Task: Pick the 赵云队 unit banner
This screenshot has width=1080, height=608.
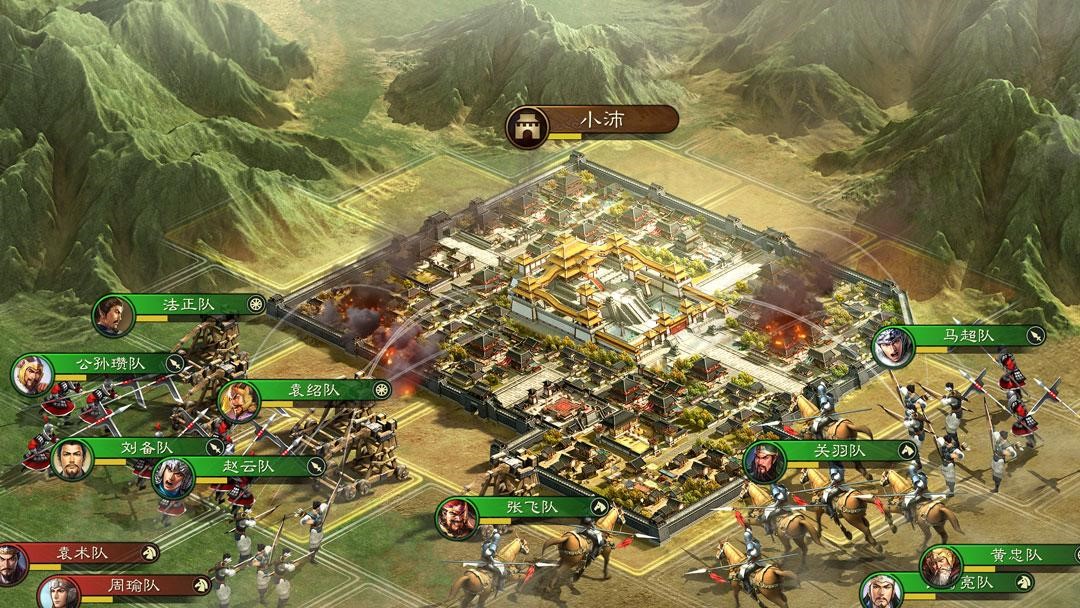Action: pos(251,466)
